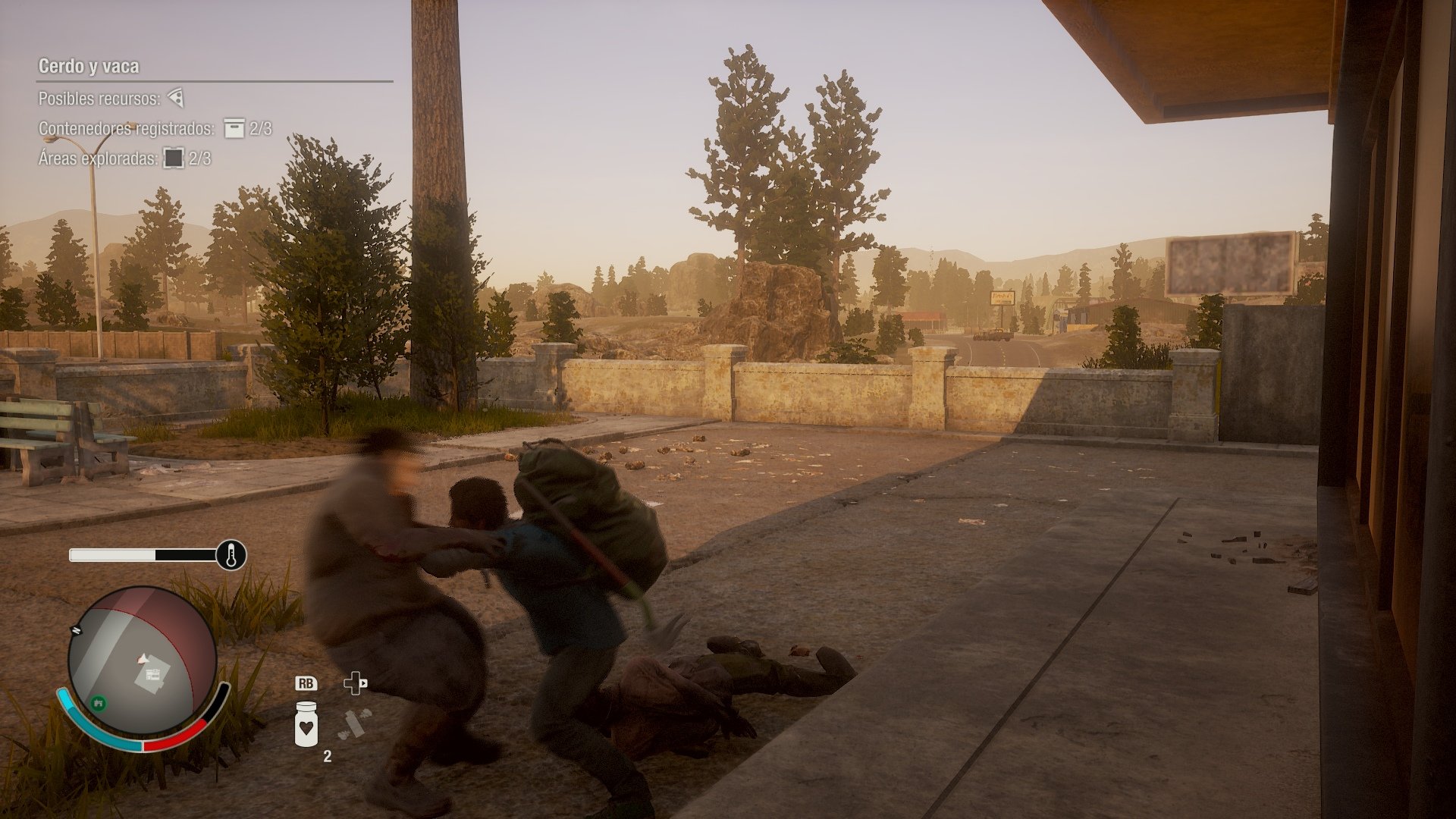This screenshot has height=819, width=1456.
Task: Click the explored areas map icon
Action: point(175,159)
